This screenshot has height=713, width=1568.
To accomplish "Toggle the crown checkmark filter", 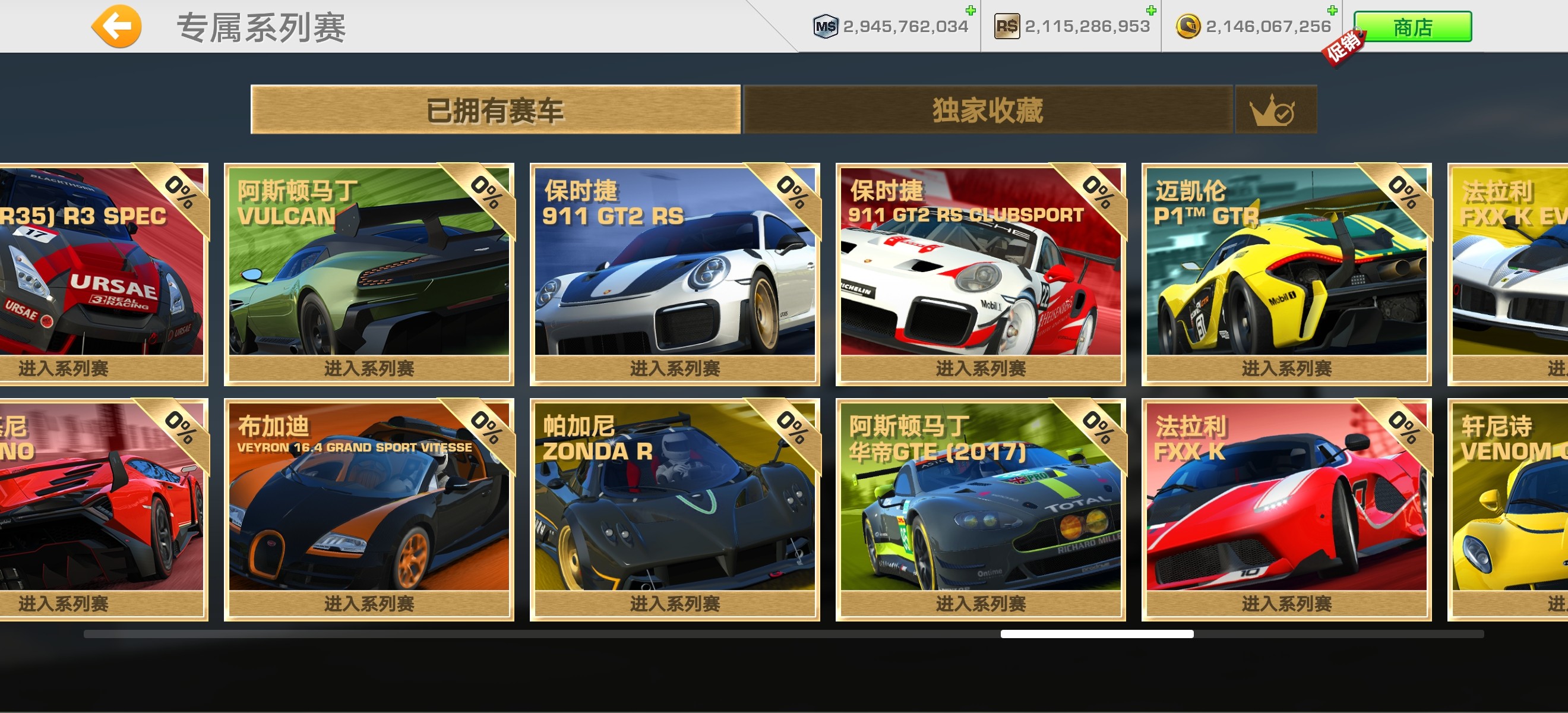I will pyautogui.click(x=1274, y=110).
